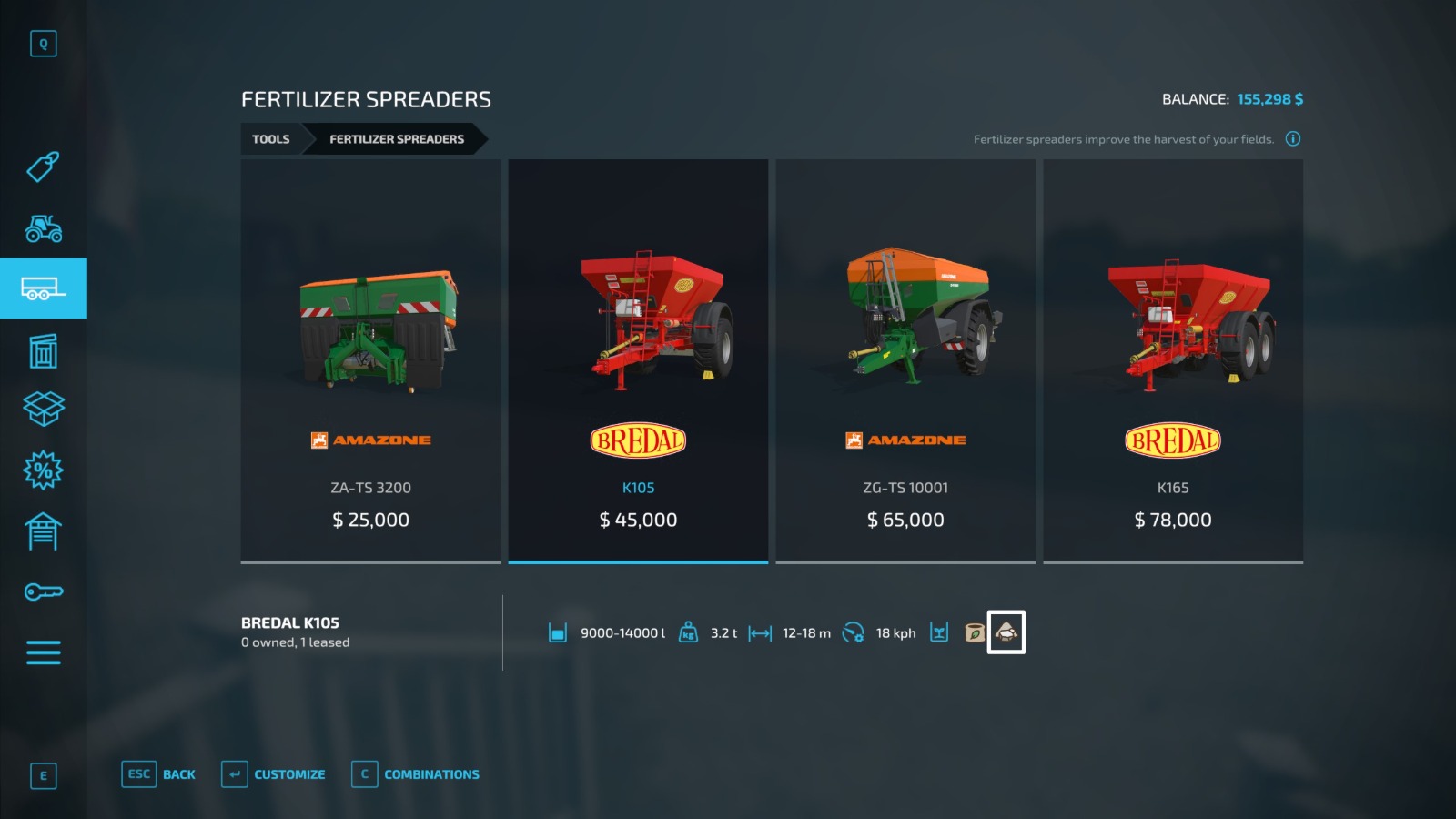Select the Bredal K165 for $78,000
The height and width of the screenshot is (819, 1456).
[1173, 360]
